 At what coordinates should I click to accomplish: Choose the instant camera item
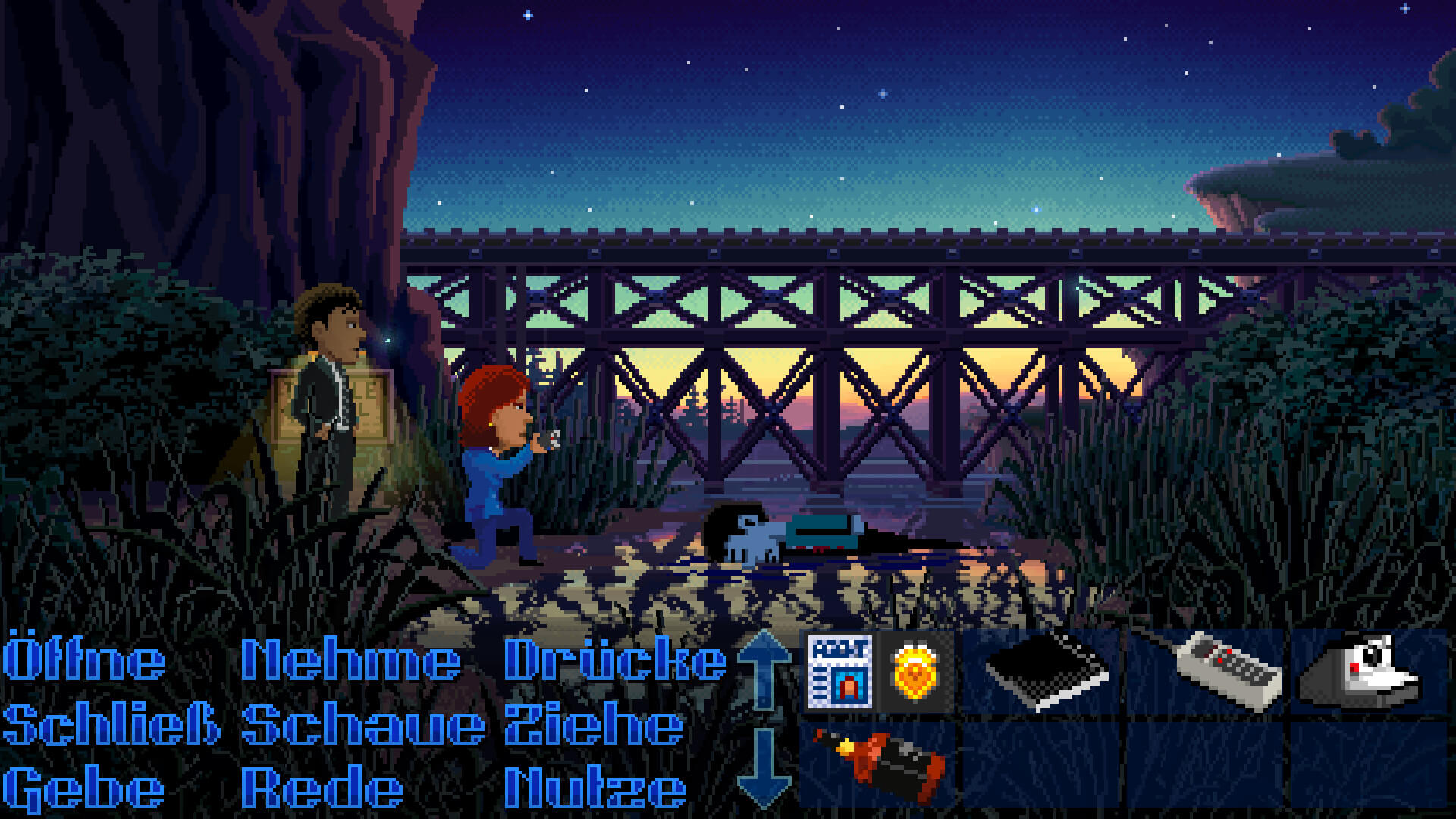1361,672
